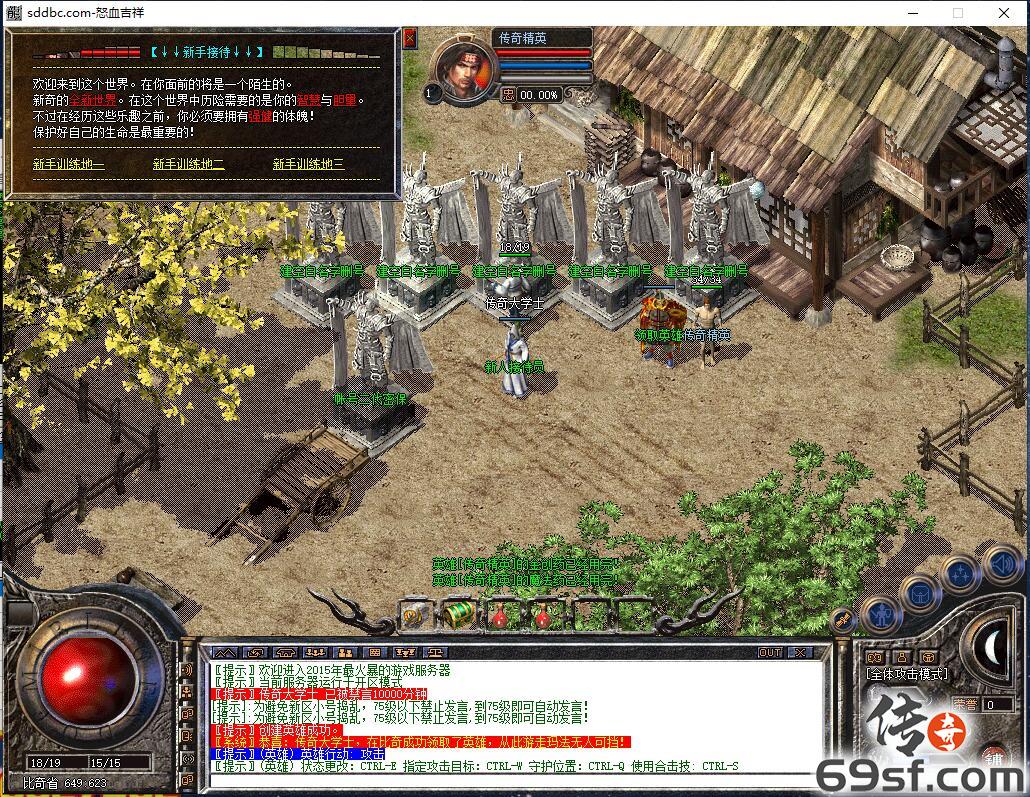
Task: Choose the 新手训练地三 training ground link
Action: [308, 164]
